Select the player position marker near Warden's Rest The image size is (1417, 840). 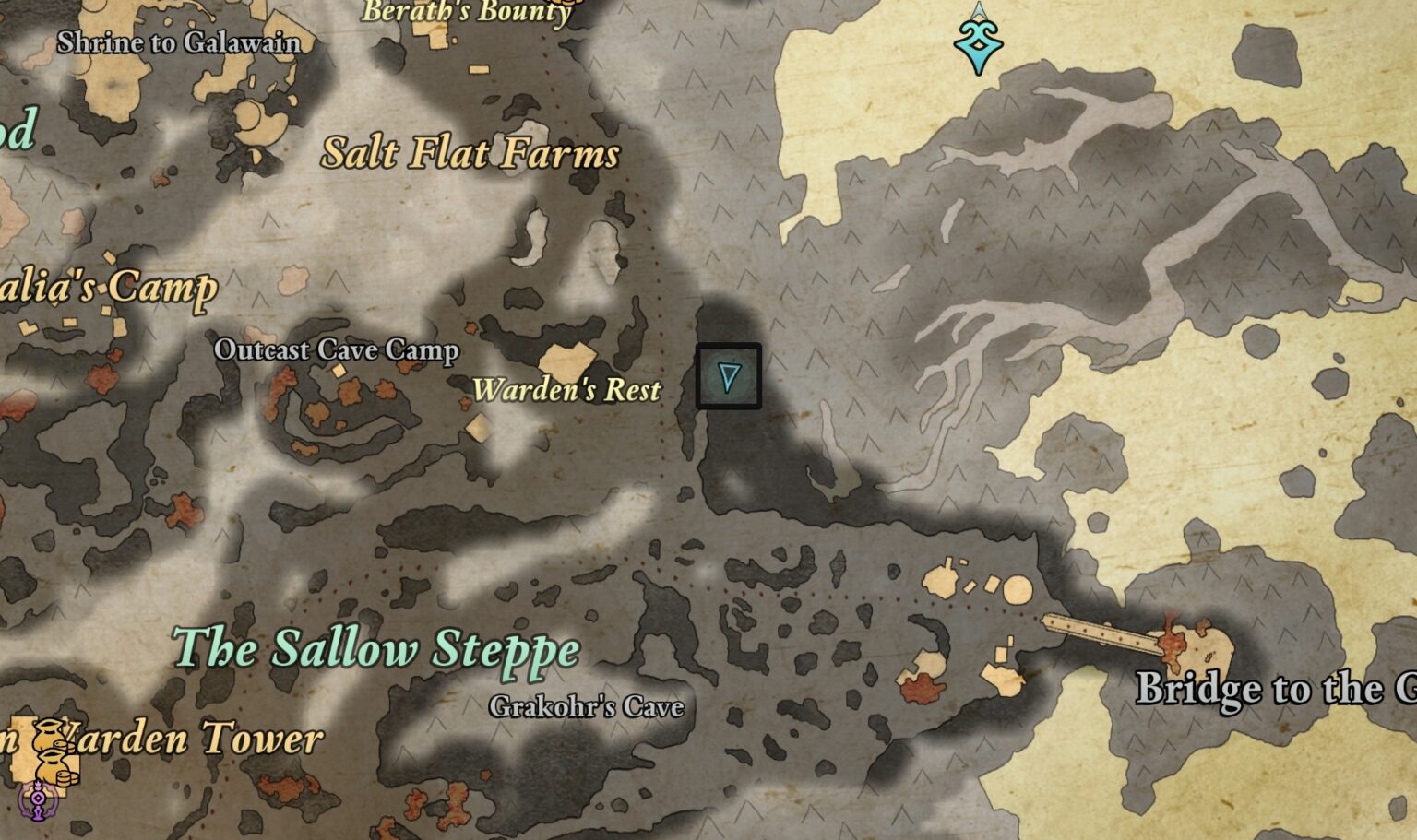tap(728, 376)
